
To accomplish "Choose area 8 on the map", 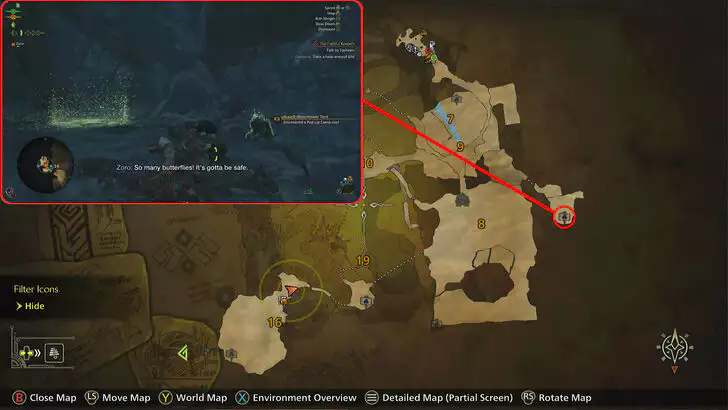I will coord(481,224).
